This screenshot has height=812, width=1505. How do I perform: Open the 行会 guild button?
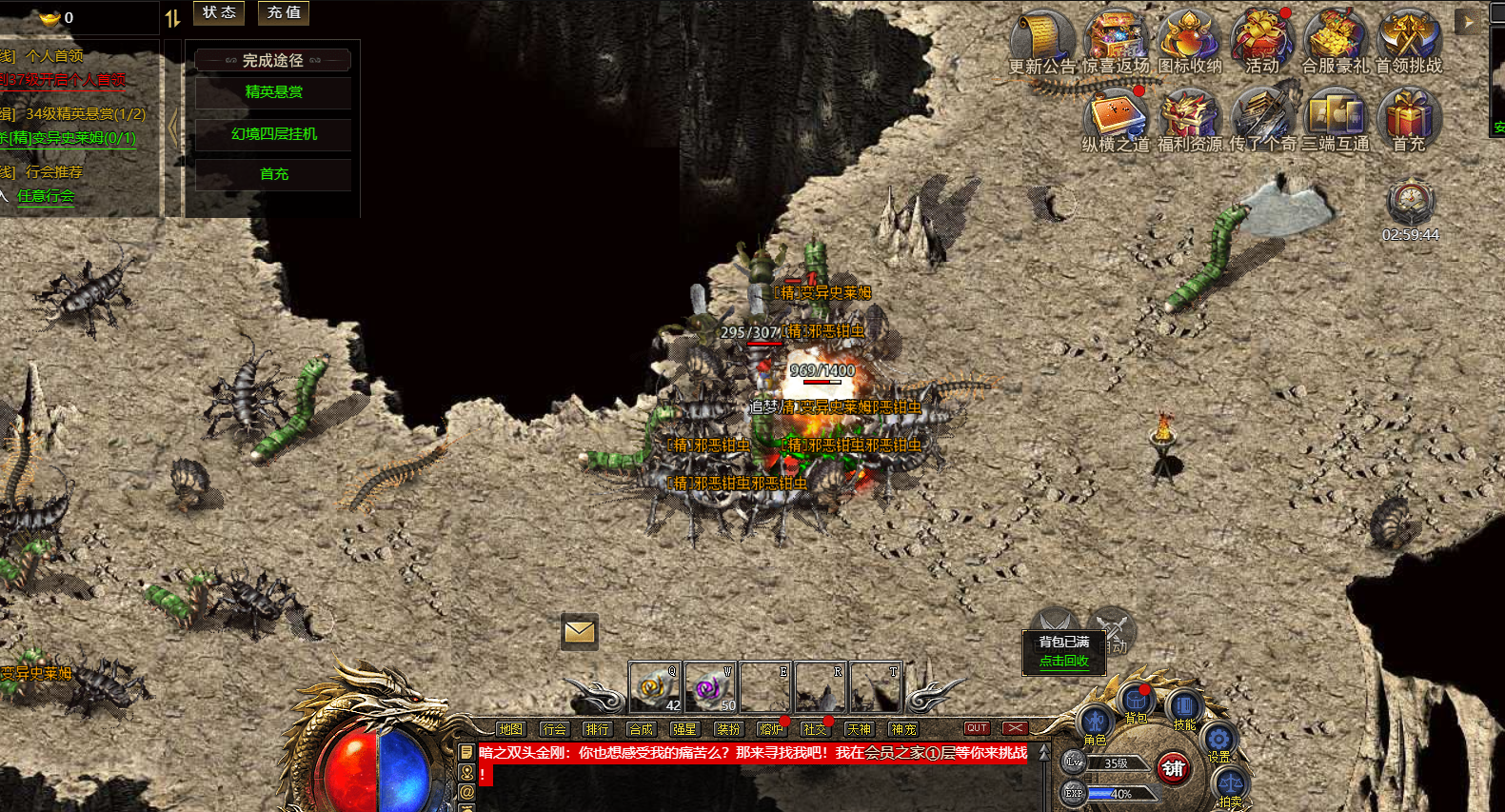(x=554, y=729)
